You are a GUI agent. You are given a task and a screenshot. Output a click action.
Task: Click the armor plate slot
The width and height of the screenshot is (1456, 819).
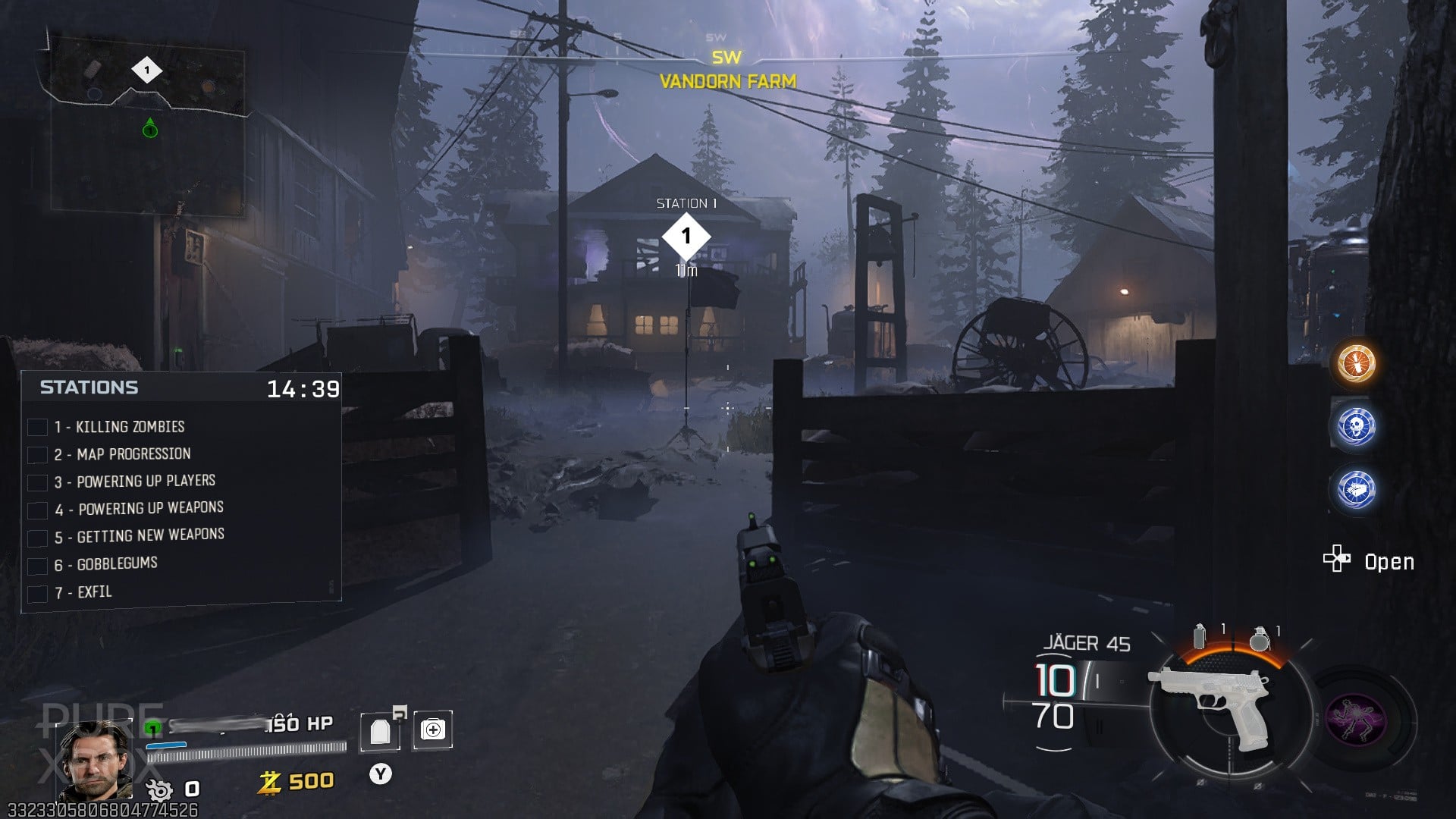pos(380,731)
